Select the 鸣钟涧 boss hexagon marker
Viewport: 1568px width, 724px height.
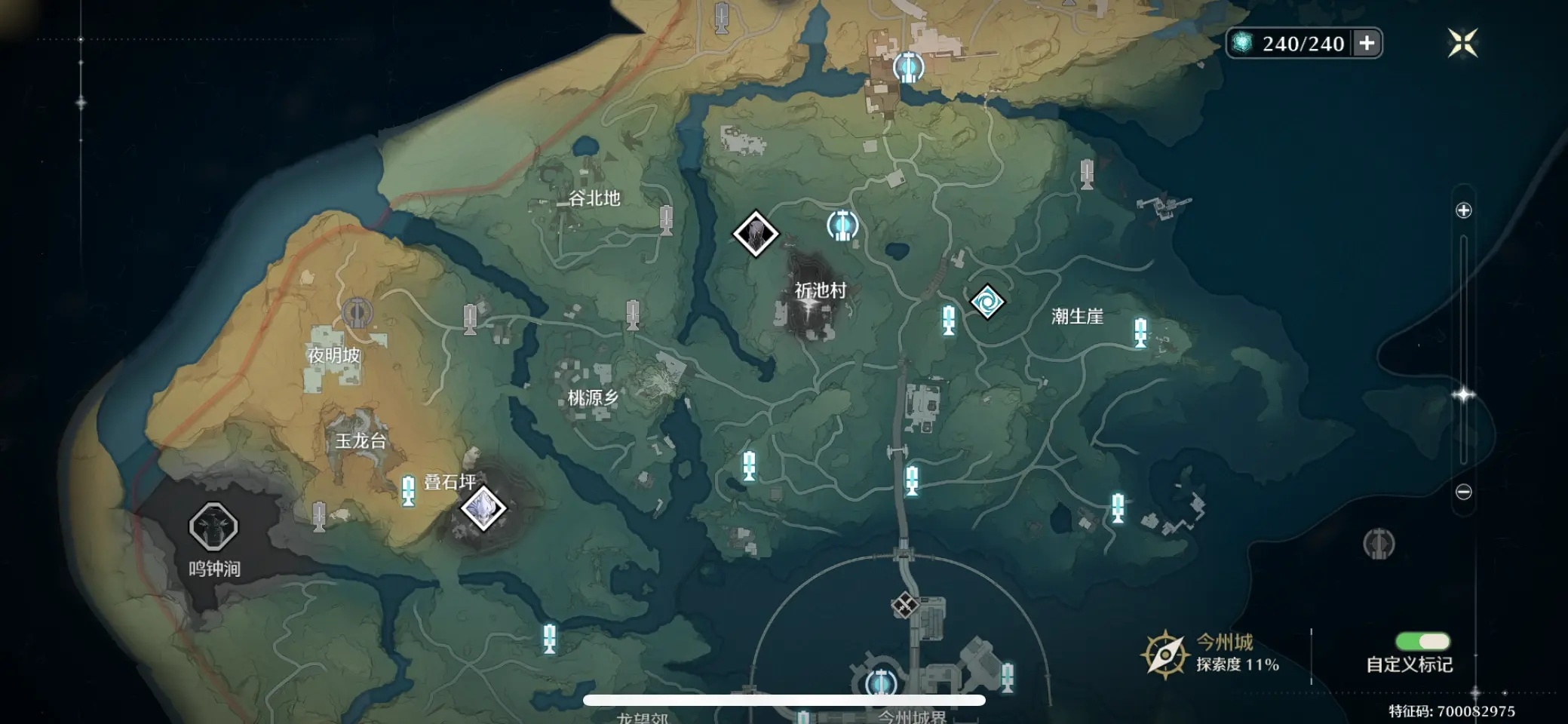pyautogui.click(x=213, y=526)
